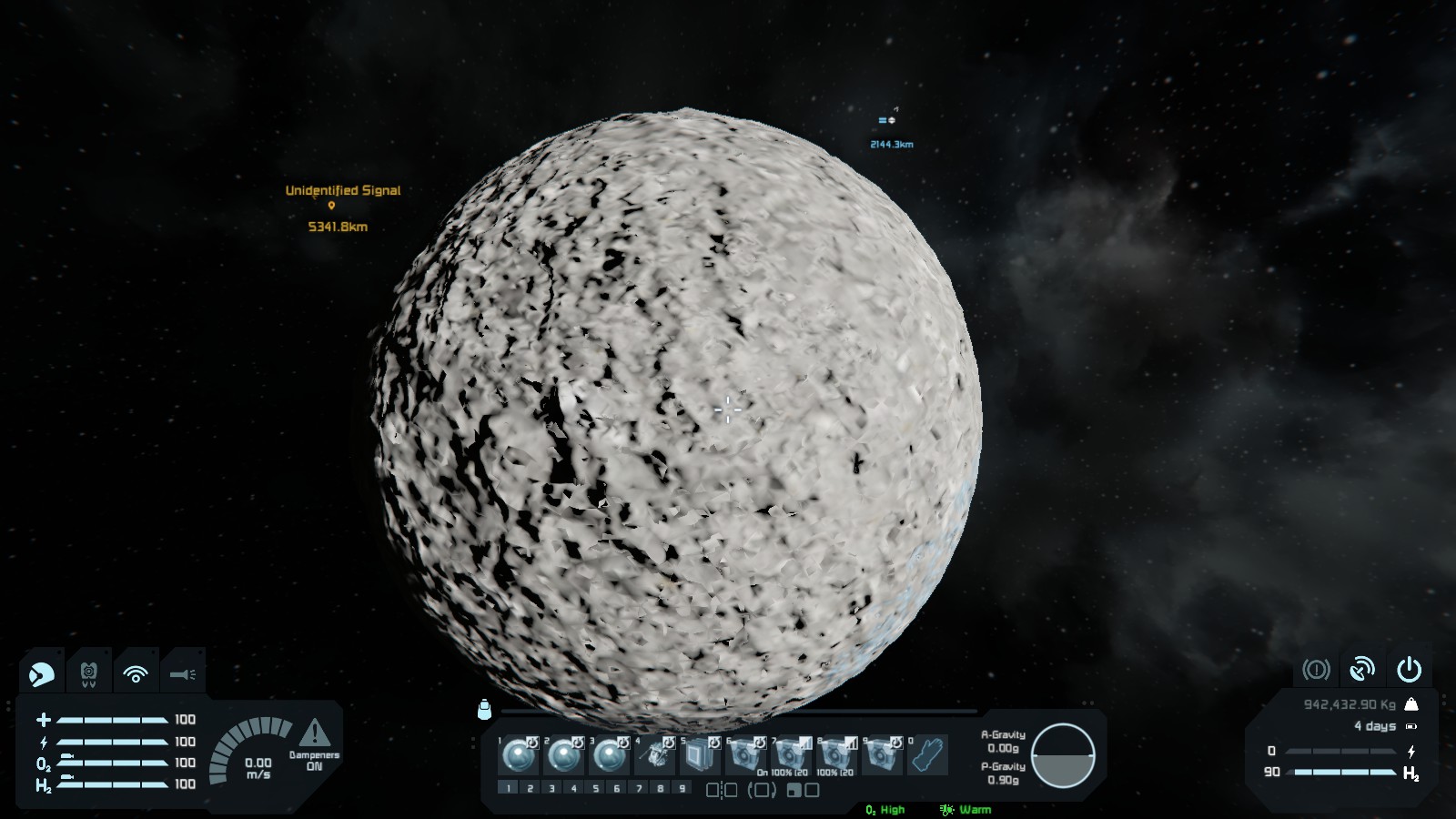1456x819 pixels.
Task: Select hotbar slot 1 sphere block
Action: click(x=519, y=755)
